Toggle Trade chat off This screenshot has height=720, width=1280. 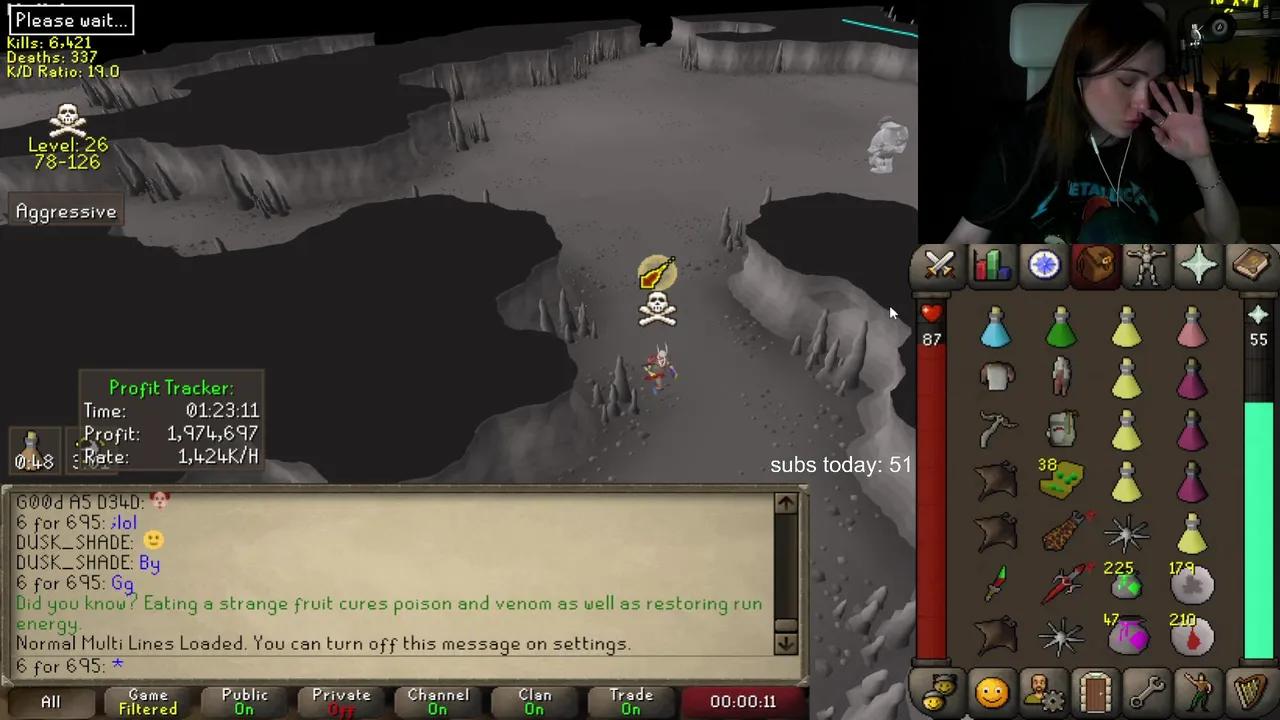coord(630,701)
